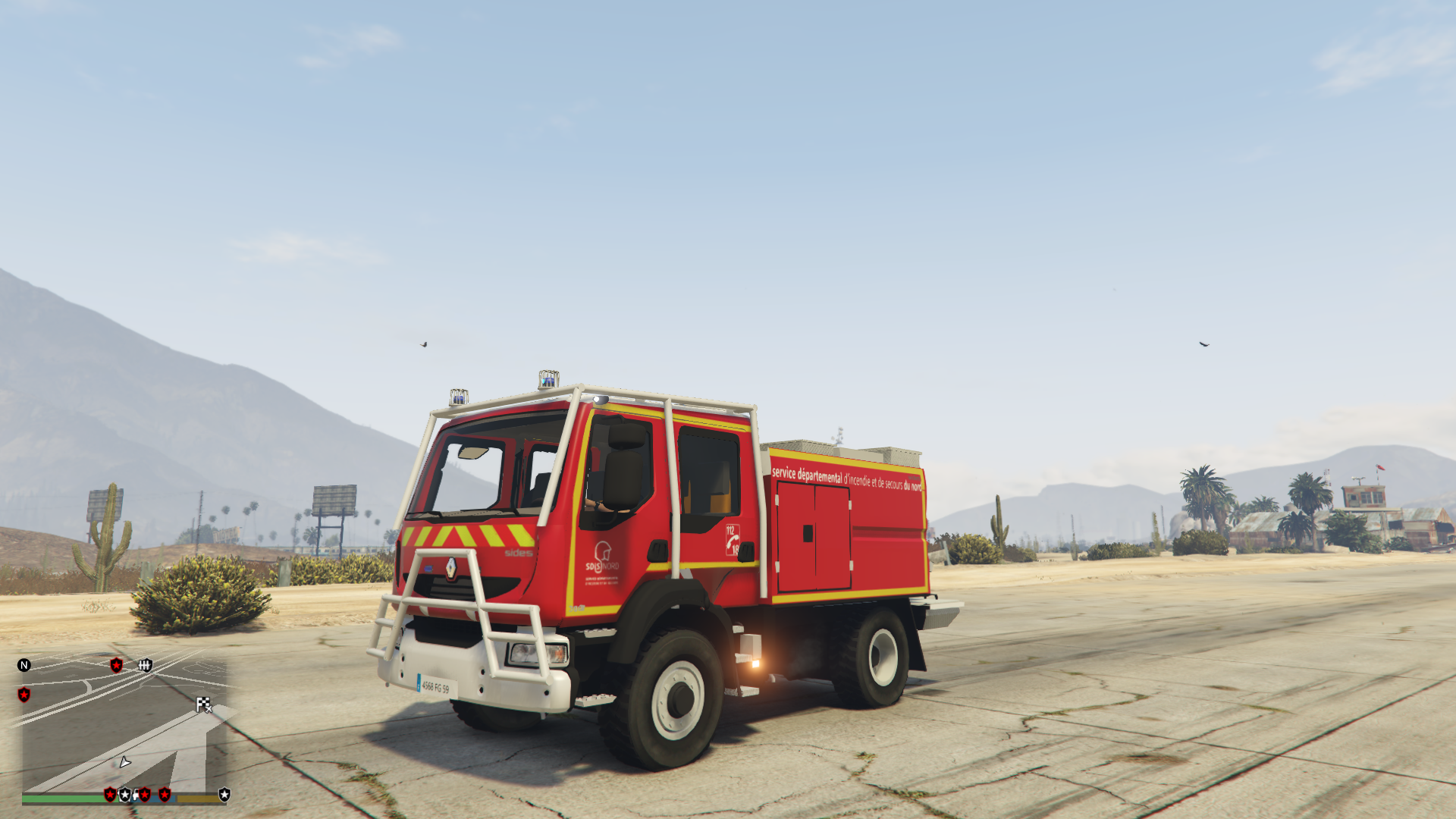Select the red star enemy blip on minimap's left edge
The width and height of the screenshot is (1456, 819).
24,695
